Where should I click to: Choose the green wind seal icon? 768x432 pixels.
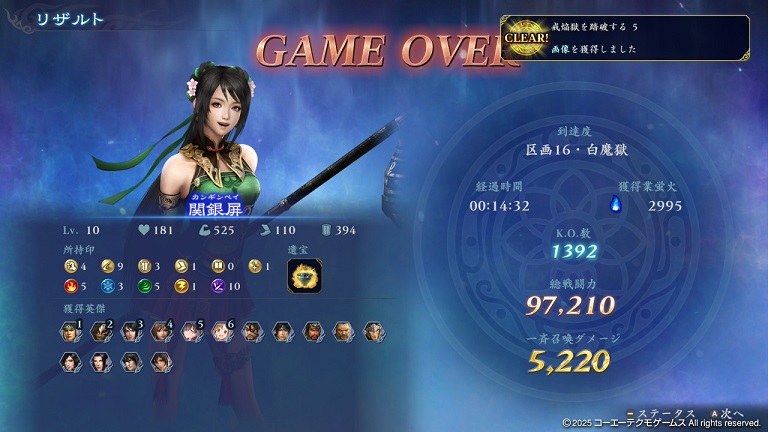145,287
